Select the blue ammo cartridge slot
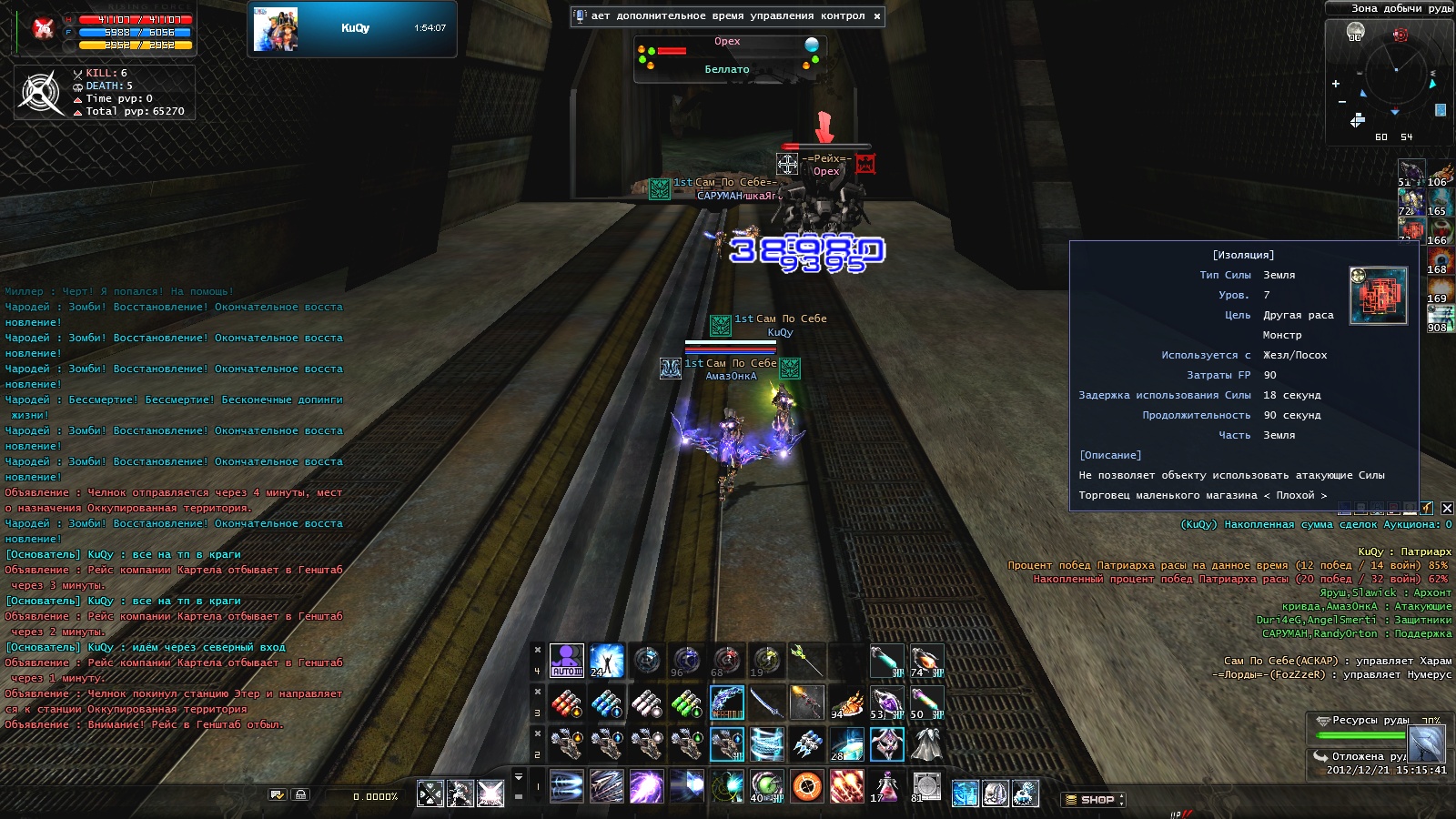The width and height of the screenshot is (1456, 819). click(606, 703)
